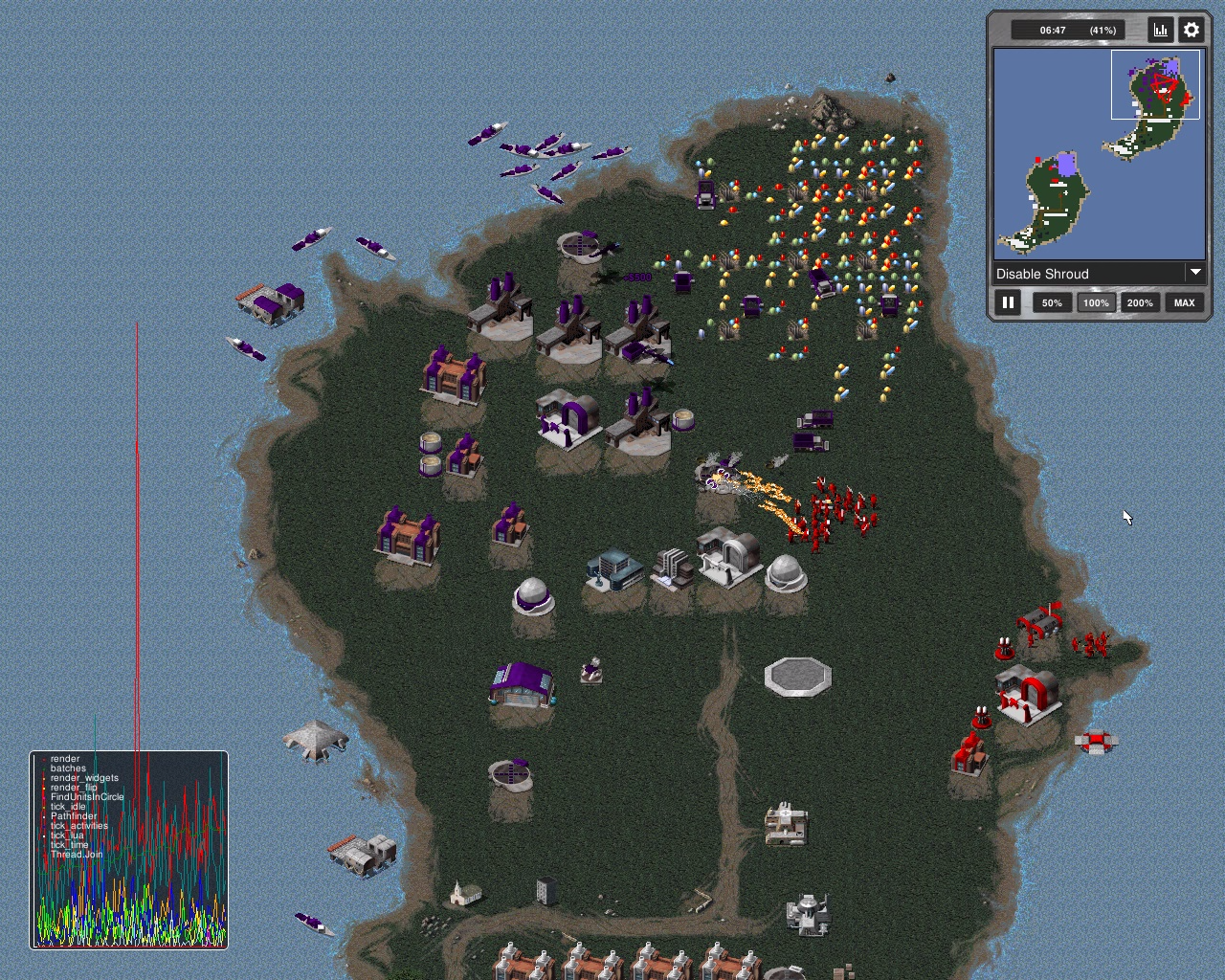
Task: Open the Disable Shroud dropdown
Action: [1099, 274]
